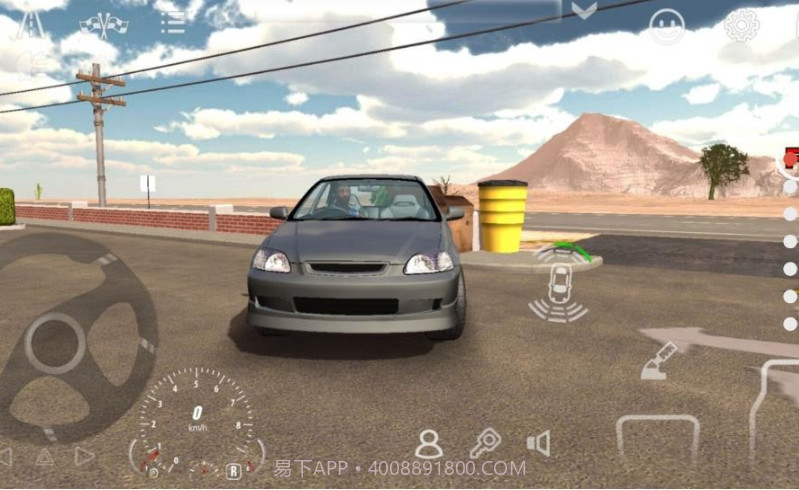Toggle the hazard lights triangle
Viewport: 799px width, 490px height.
[45, 458]
